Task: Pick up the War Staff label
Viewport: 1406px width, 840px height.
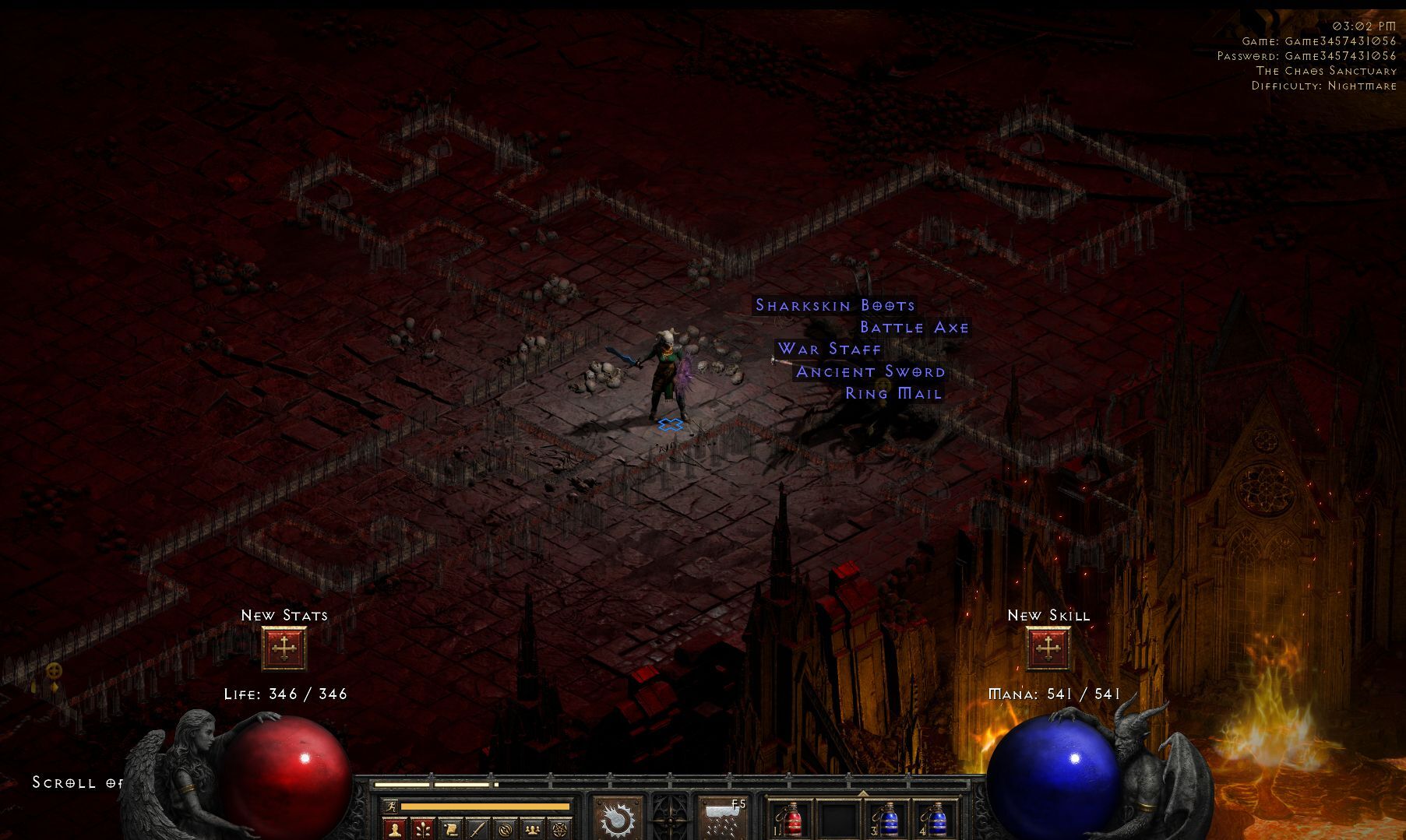Action: 830,350
